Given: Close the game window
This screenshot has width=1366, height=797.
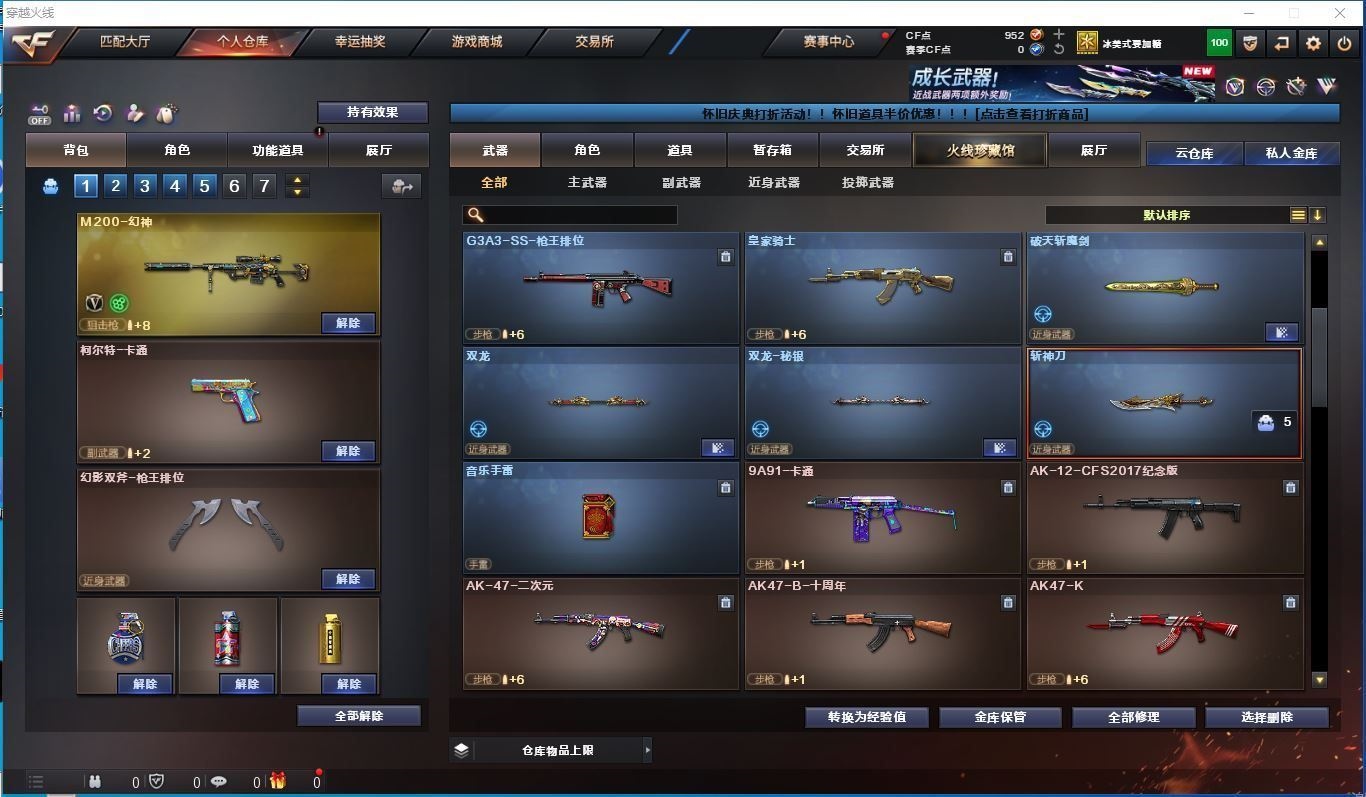Looking at the screenshot, I should coord(1340,13).
